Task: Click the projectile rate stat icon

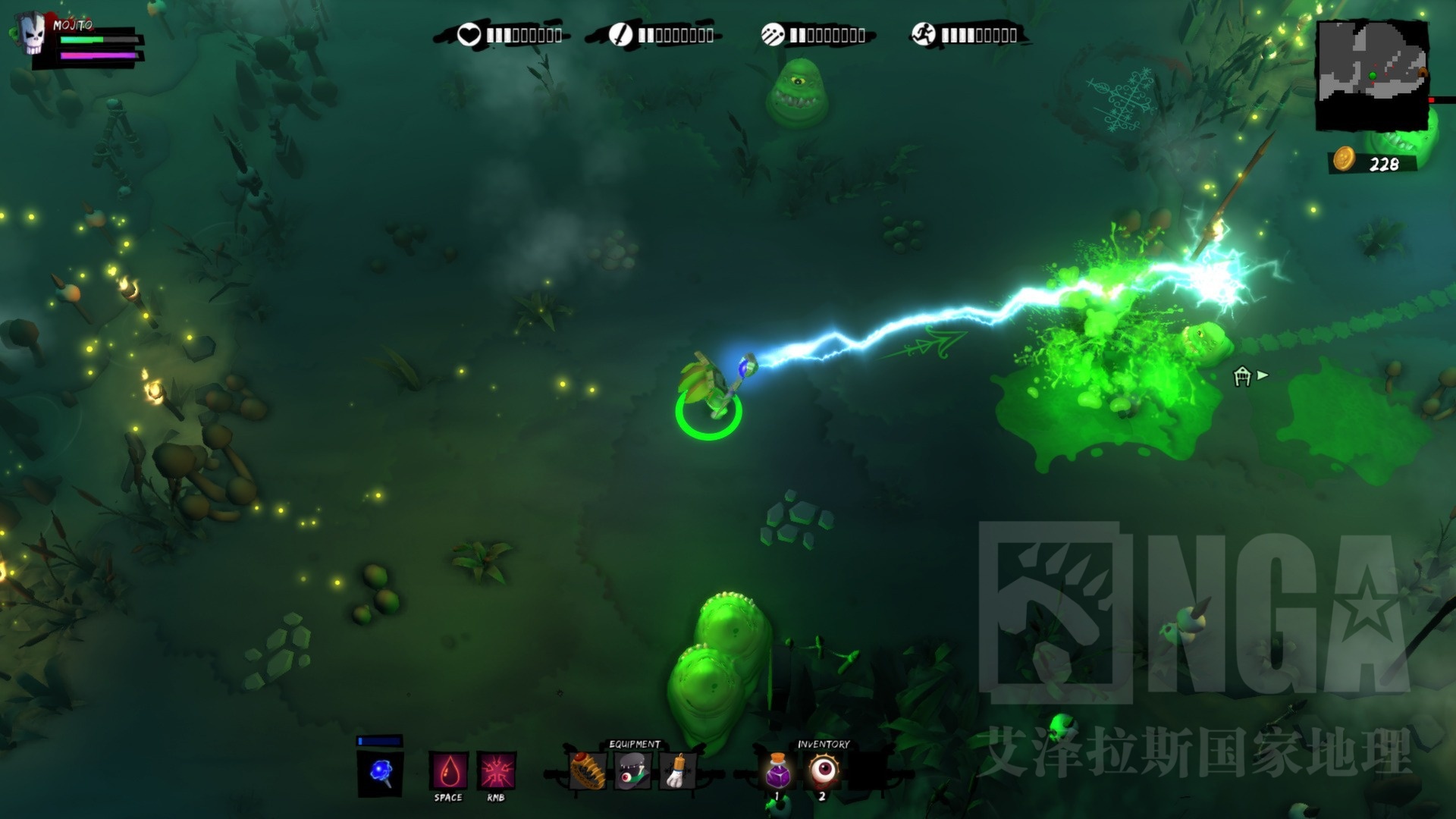Action: (772, 35)
